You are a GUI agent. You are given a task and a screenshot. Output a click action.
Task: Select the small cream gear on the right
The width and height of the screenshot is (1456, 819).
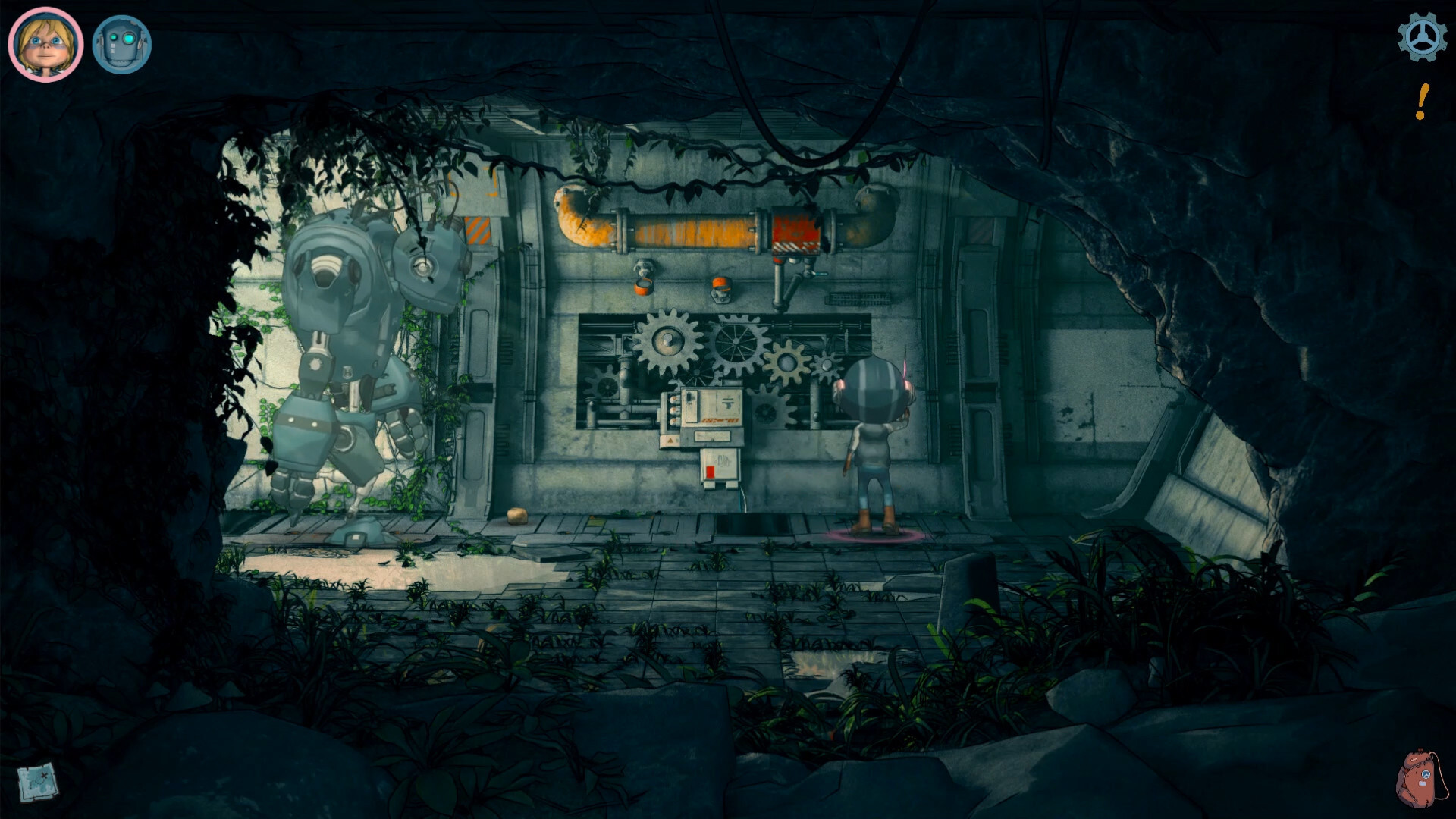(x=786, y=362)
